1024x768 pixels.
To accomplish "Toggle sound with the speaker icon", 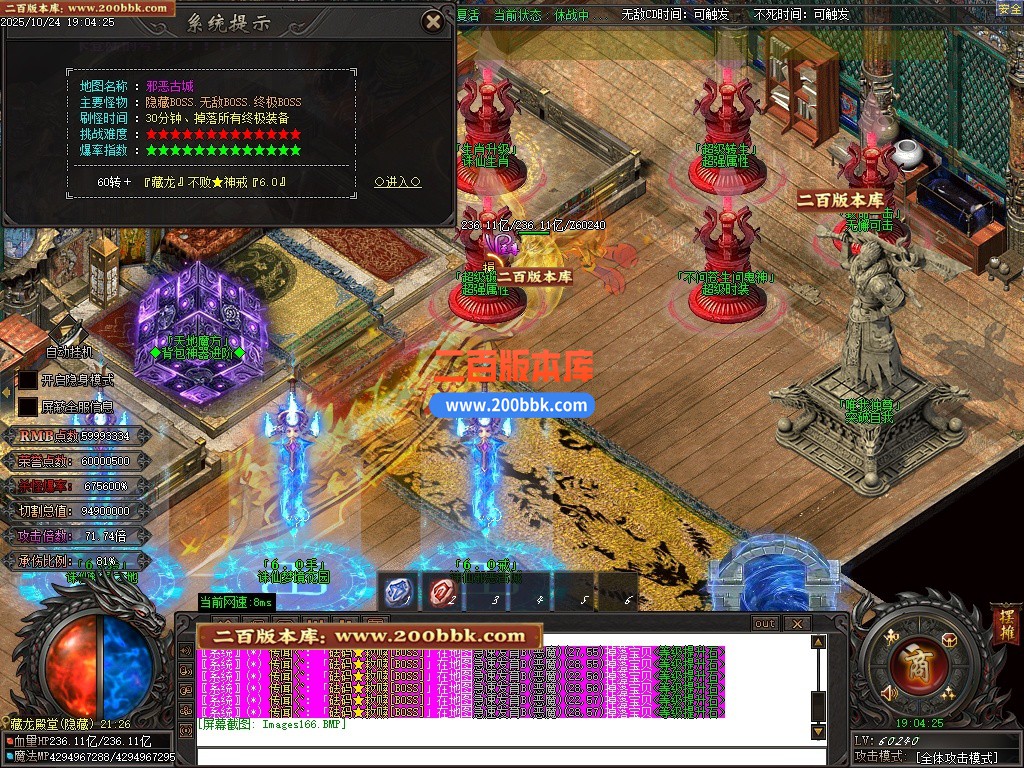I will tap(887, 692).
